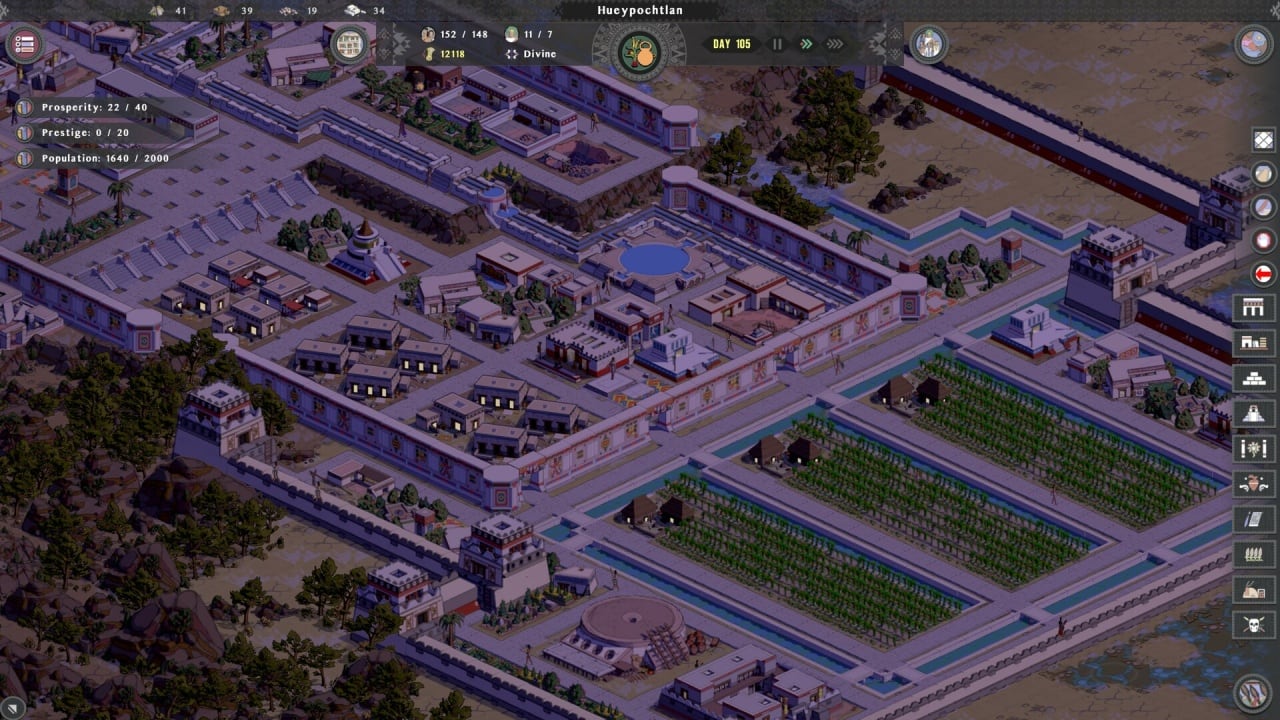Viewport: 1280px width, 720px height.
Task: Open the stepped pyramid build category
Action: coord(1253,378)
